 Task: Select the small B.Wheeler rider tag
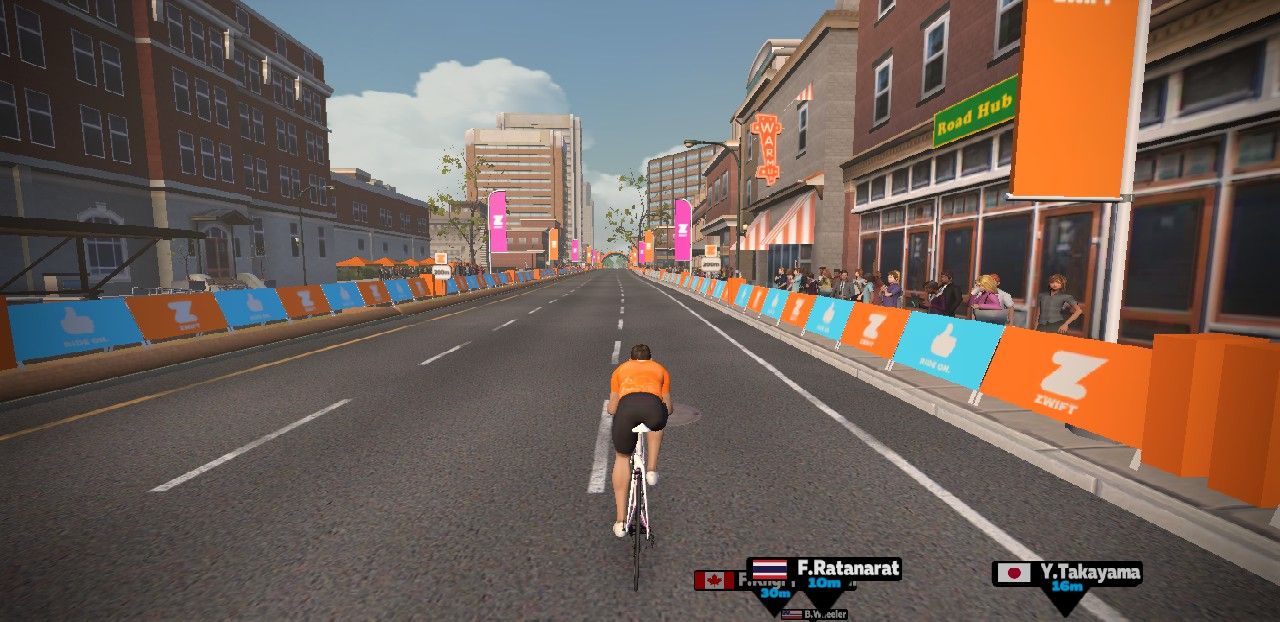[x=814, y=614]
